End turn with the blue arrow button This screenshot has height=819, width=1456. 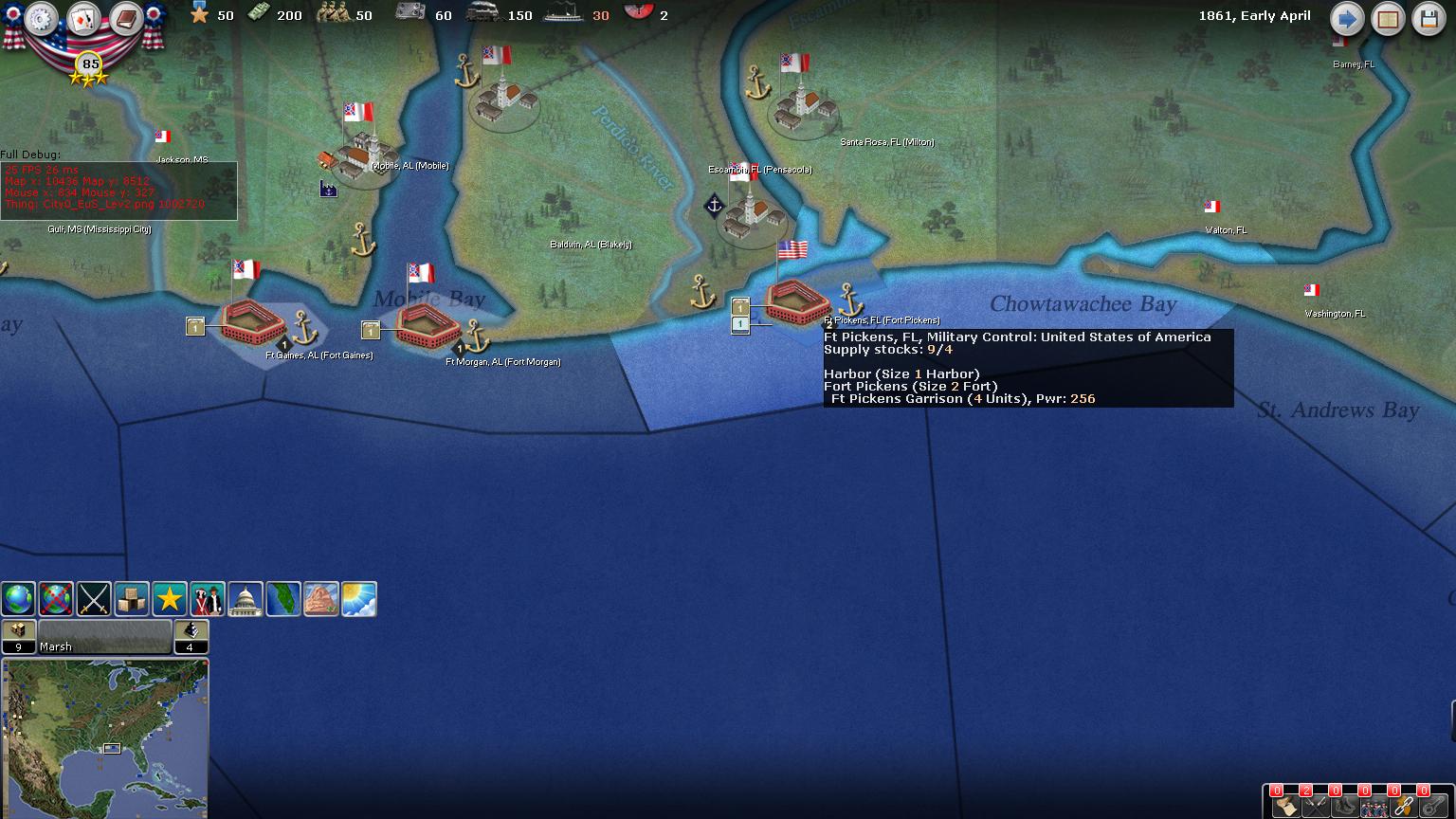pyautogui.click(x=1346, y=19)
